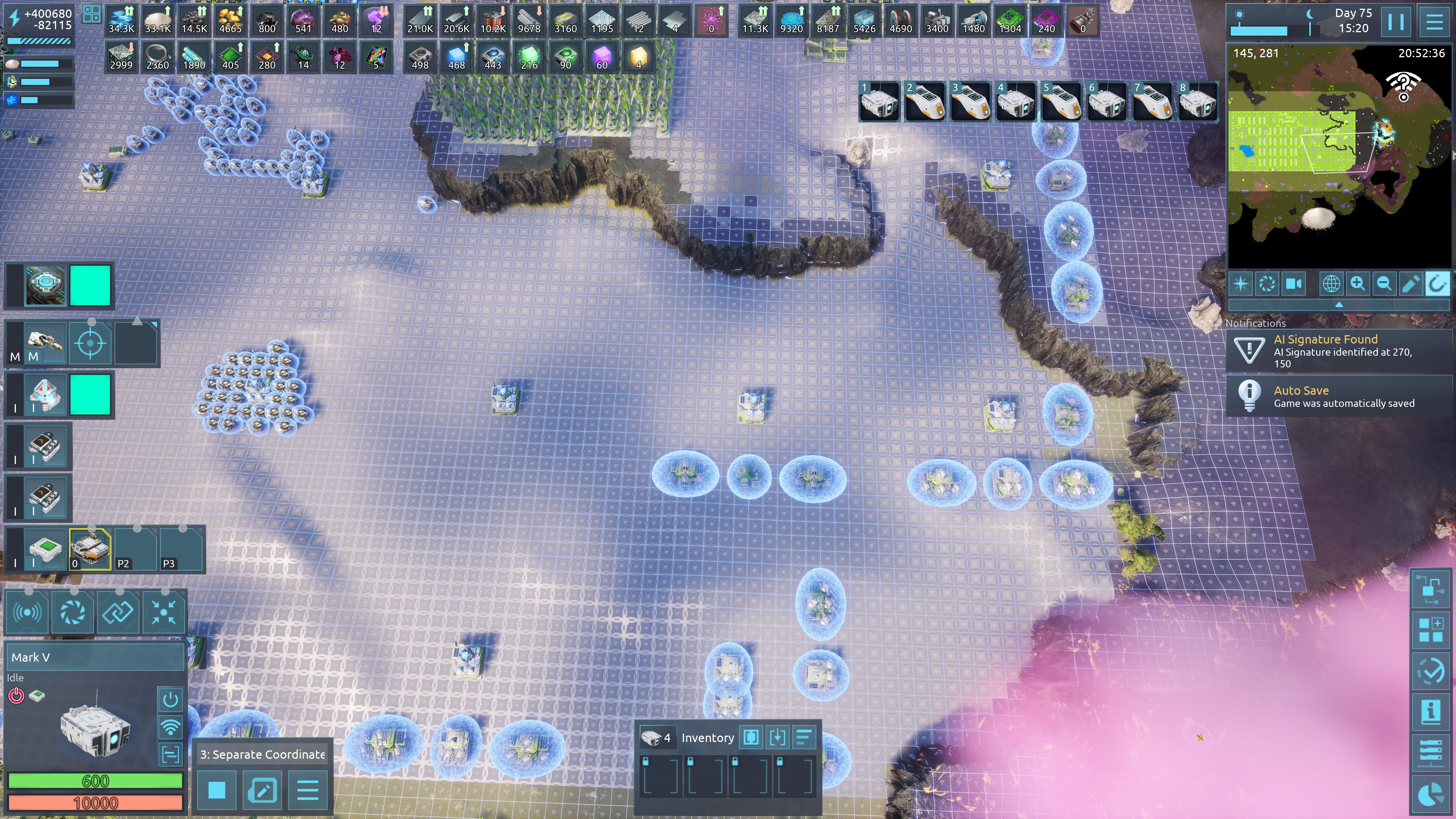1456x819 pixels.
Task: Edit the current behavior program
Action: [x=262, y=789]
